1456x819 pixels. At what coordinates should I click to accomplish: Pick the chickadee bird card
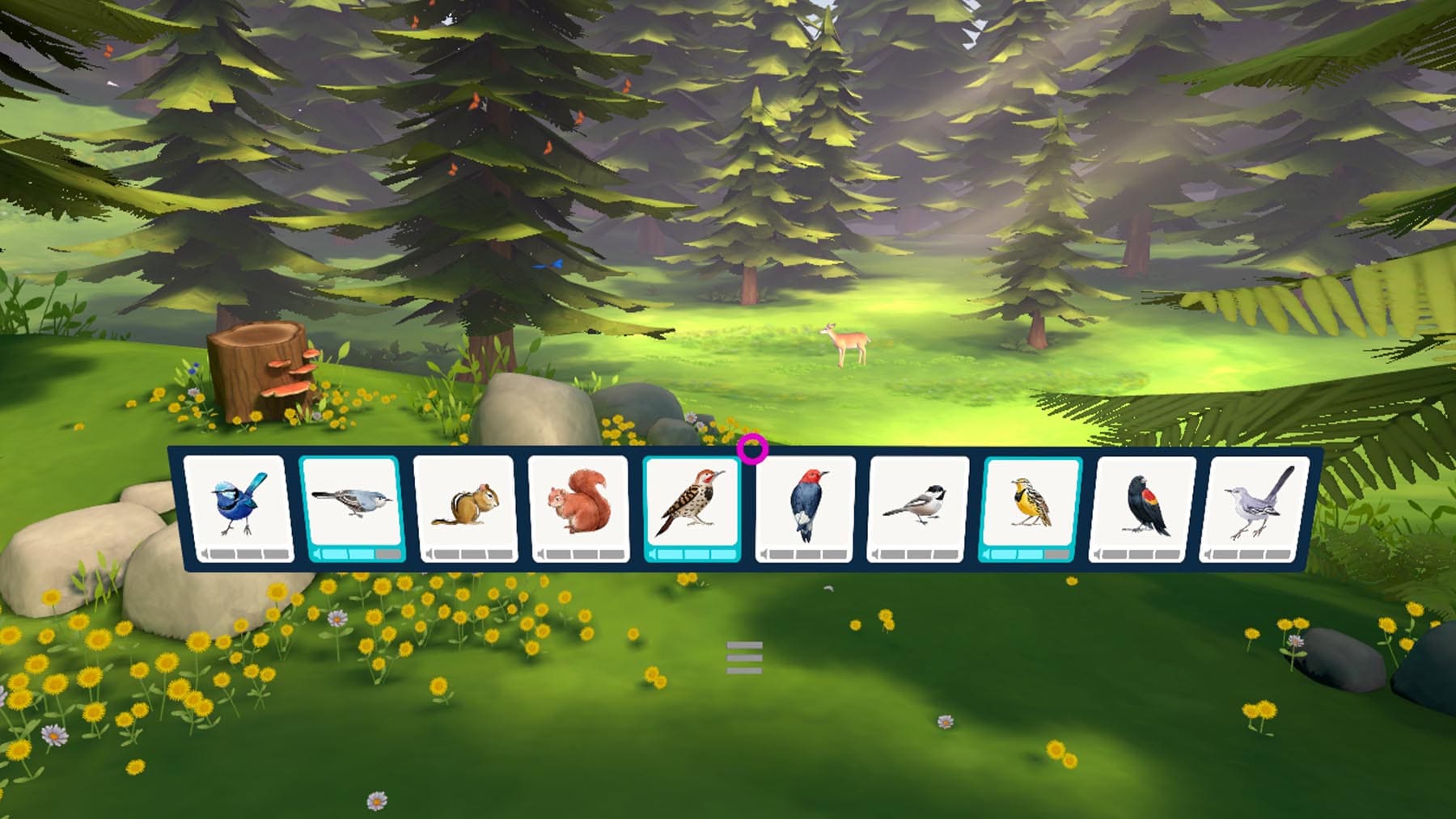[918, 509]
